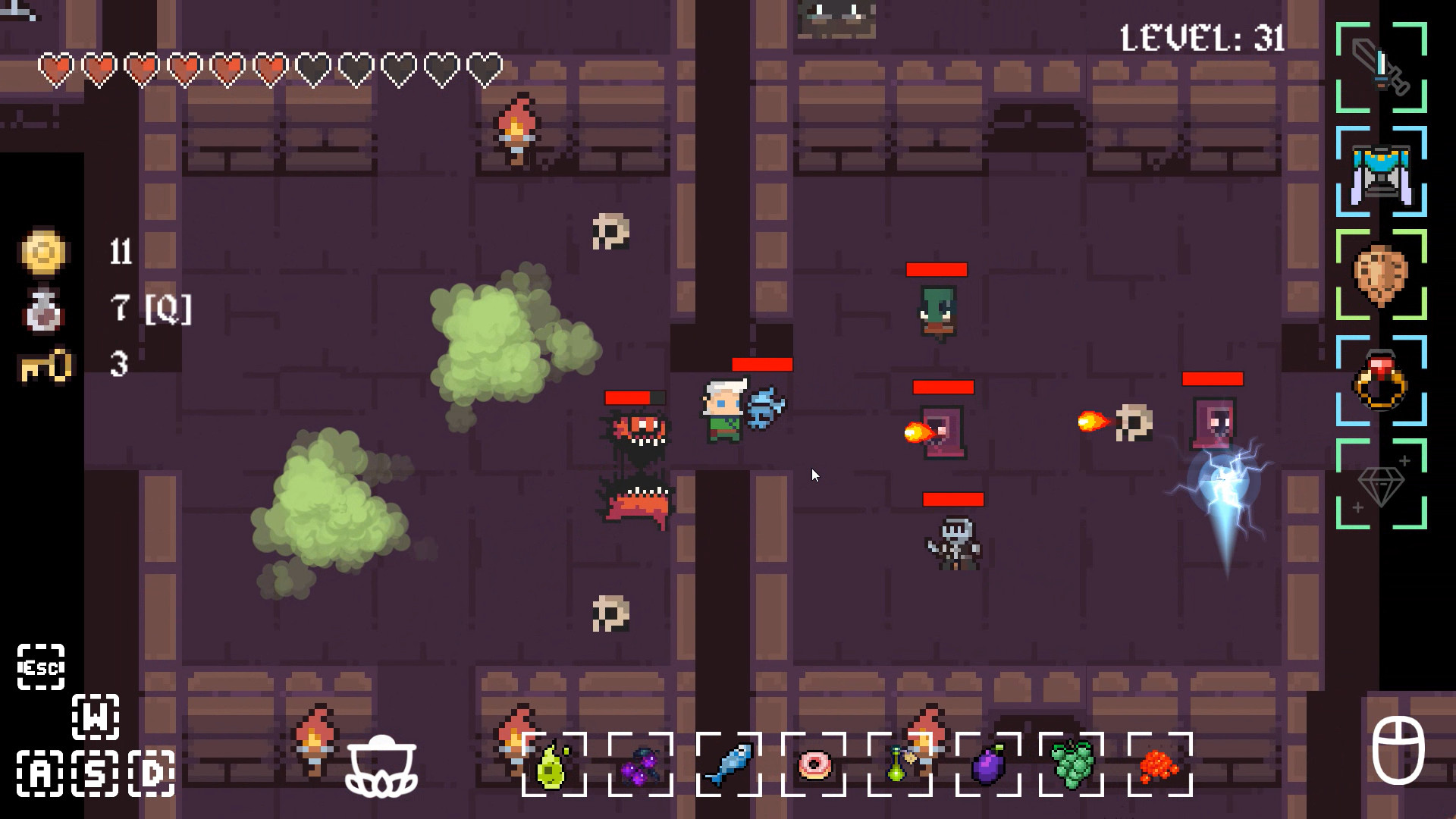Click the potion flask icon beside 7 [Q]

43,309
